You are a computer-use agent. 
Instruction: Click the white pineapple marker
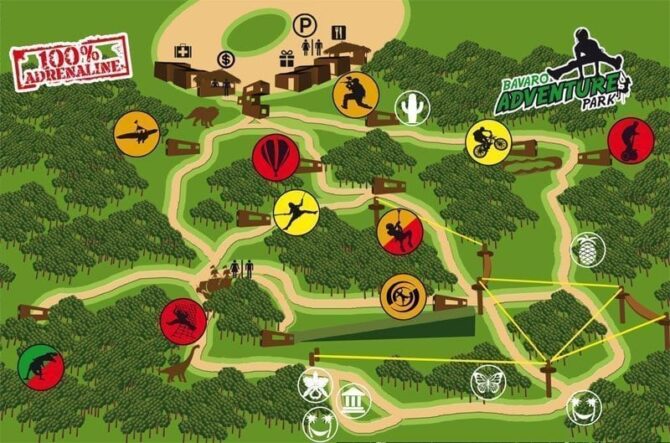point(588,250)
